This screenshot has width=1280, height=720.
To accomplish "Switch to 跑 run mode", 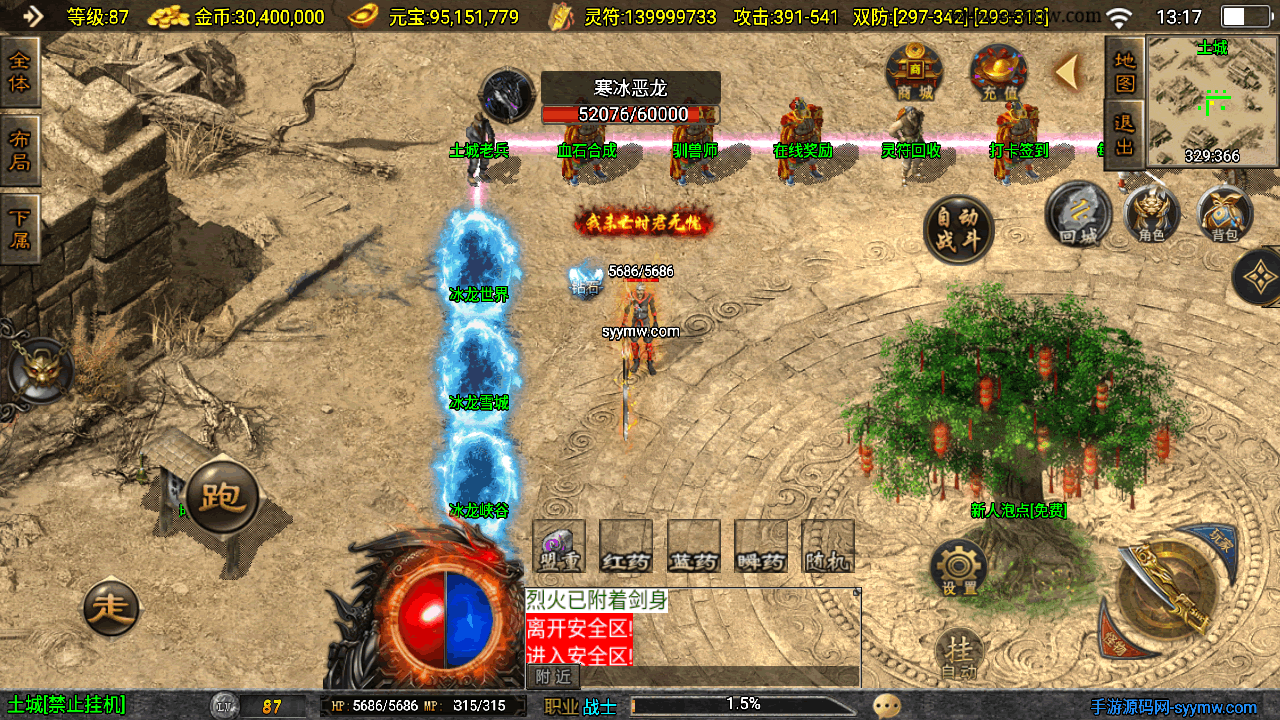I will (x=221, y=497).
